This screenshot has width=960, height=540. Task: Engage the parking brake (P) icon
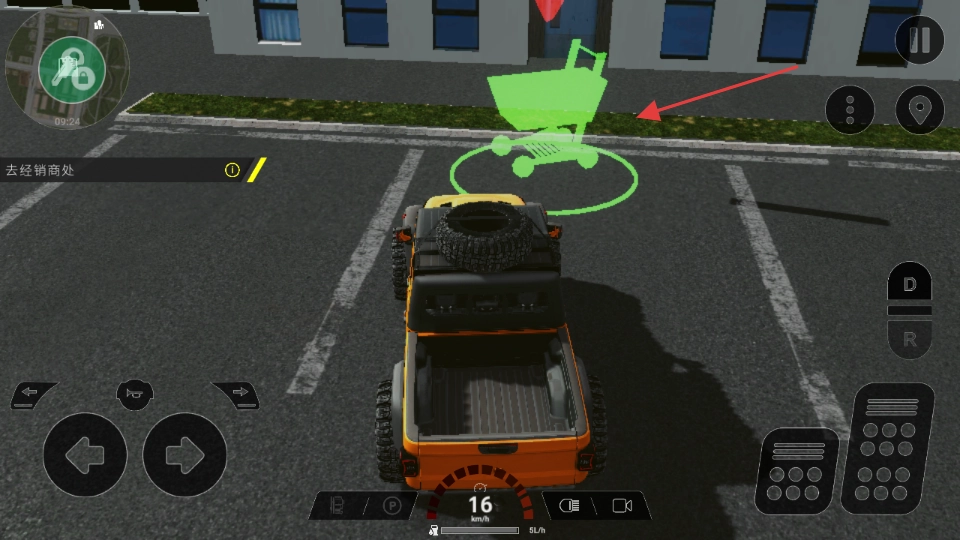[x=393, y=506]
